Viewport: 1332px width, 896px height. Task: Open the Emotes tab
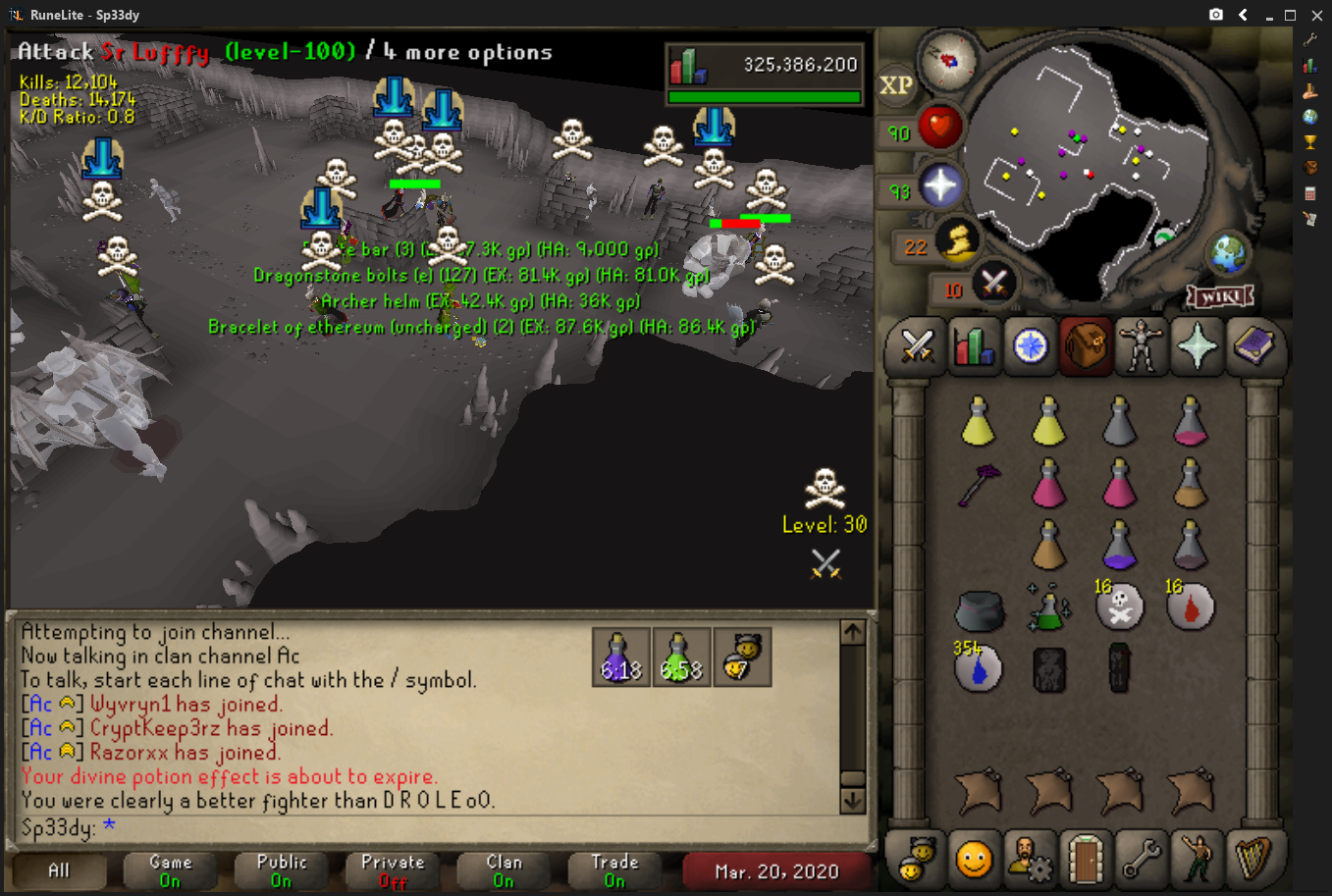[1197, 860]
